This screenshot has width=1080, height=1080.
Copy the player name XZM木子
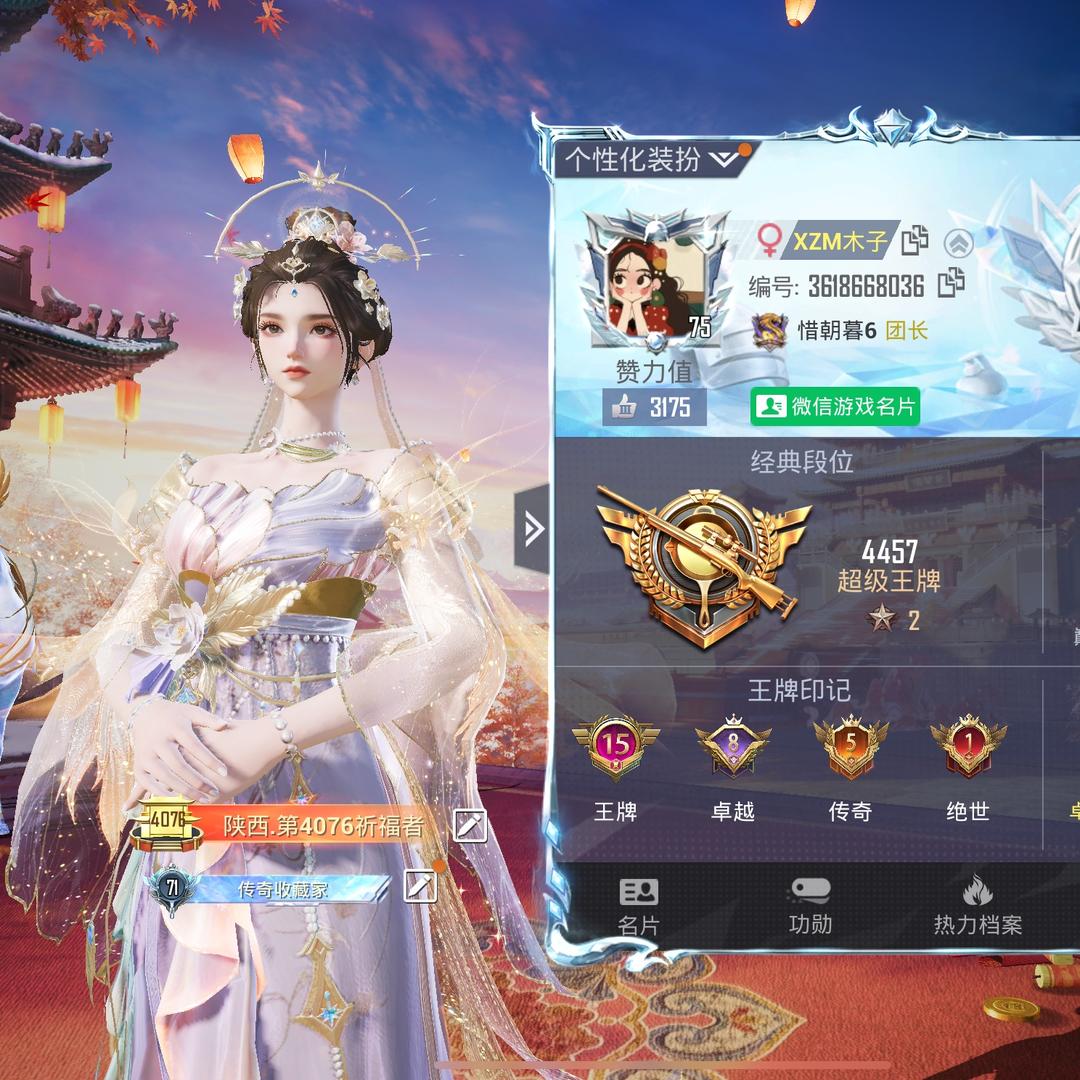(915, 241)
